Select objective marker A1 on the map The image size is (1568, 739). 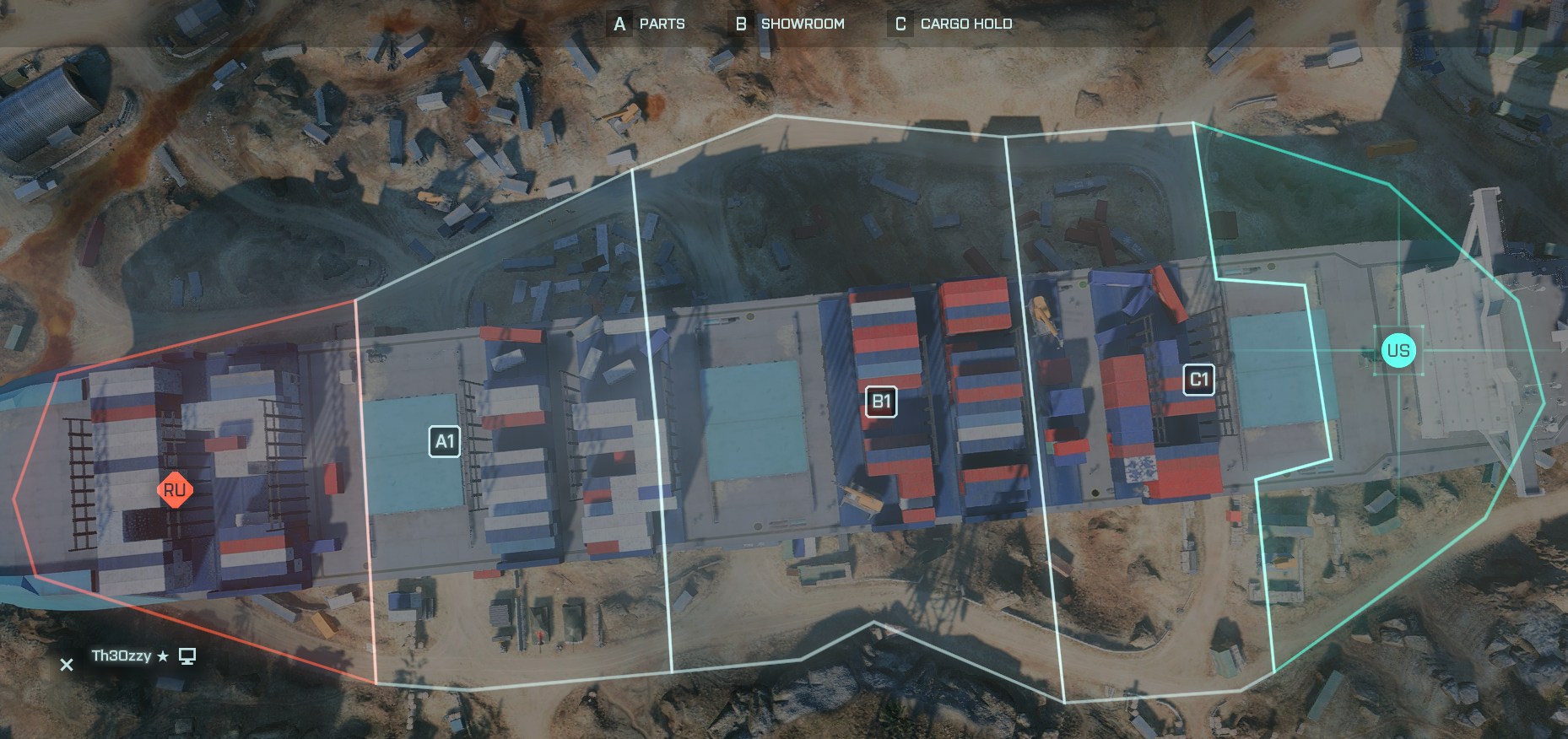point(445,440)
